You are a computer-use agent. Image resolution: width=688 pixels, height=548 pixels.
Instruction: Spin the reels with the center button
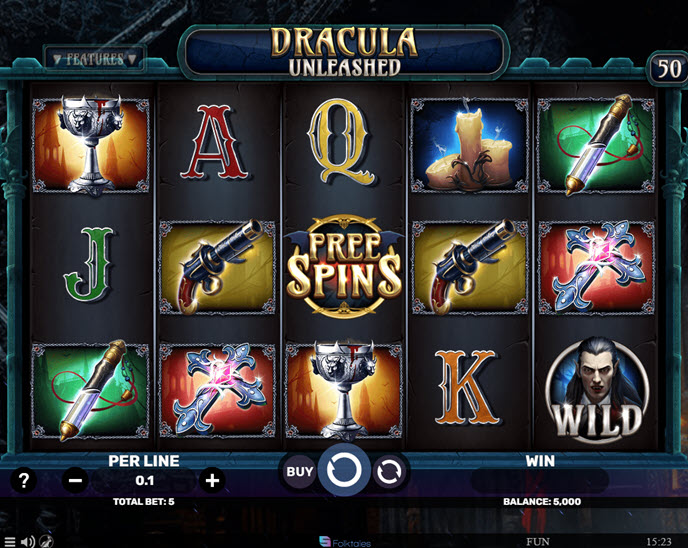pos(345,472)
